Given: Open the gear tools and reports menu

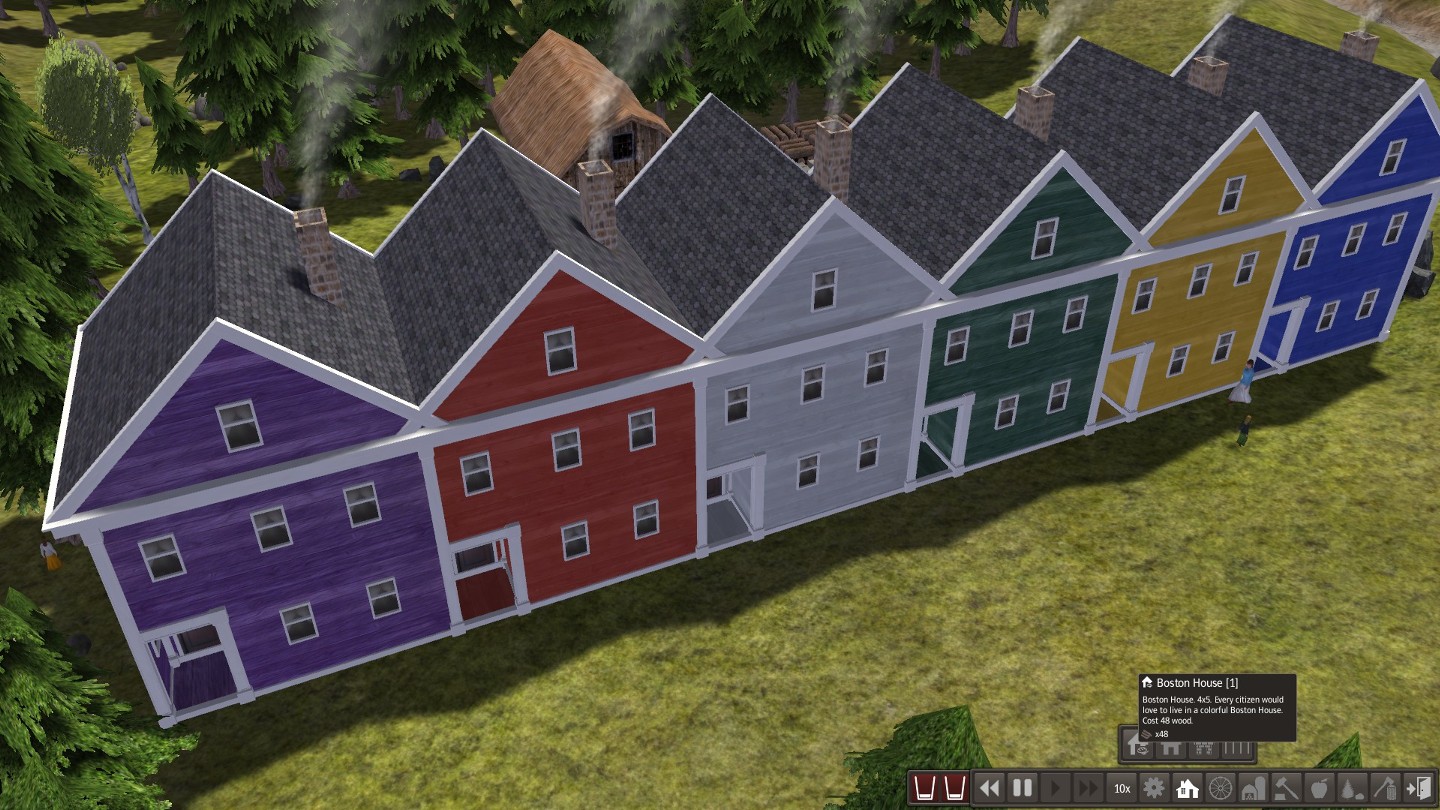Looking at the screenshot, I should [x=1155, y=788].
